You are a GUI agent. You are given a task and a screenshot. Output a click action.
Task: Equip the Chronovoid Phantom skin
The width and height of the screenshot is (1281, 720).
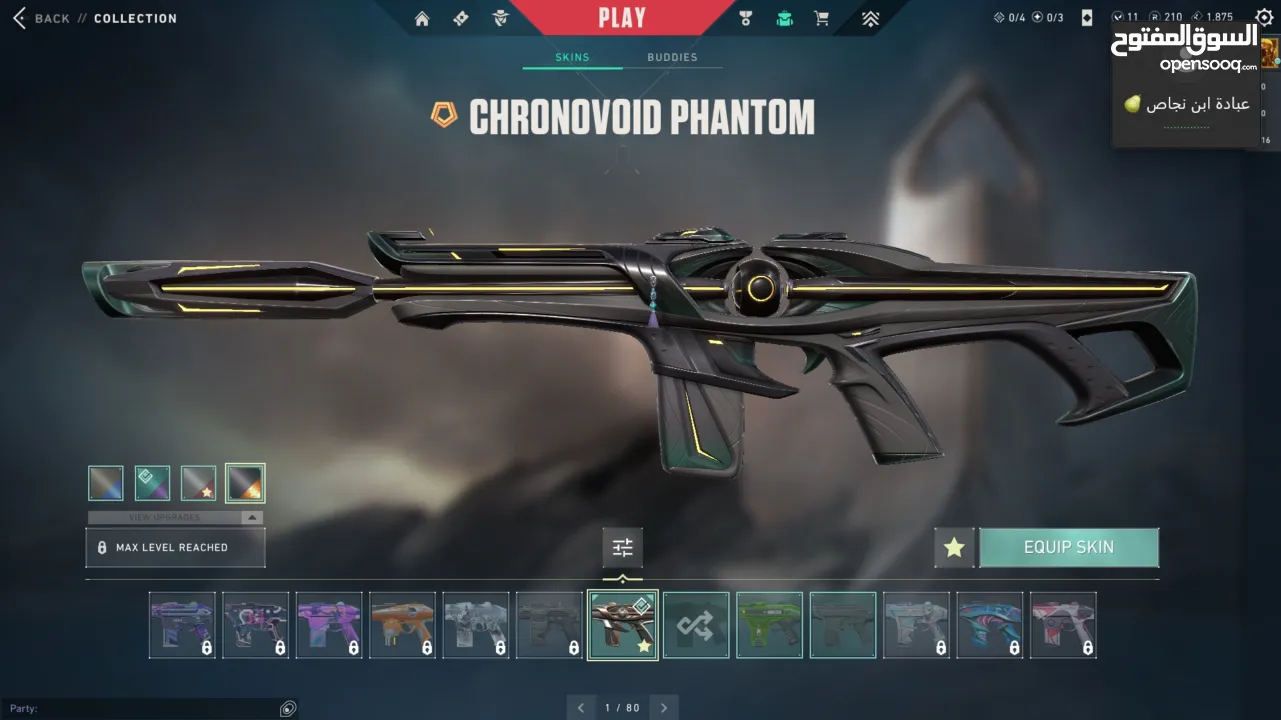point(1068,547)
